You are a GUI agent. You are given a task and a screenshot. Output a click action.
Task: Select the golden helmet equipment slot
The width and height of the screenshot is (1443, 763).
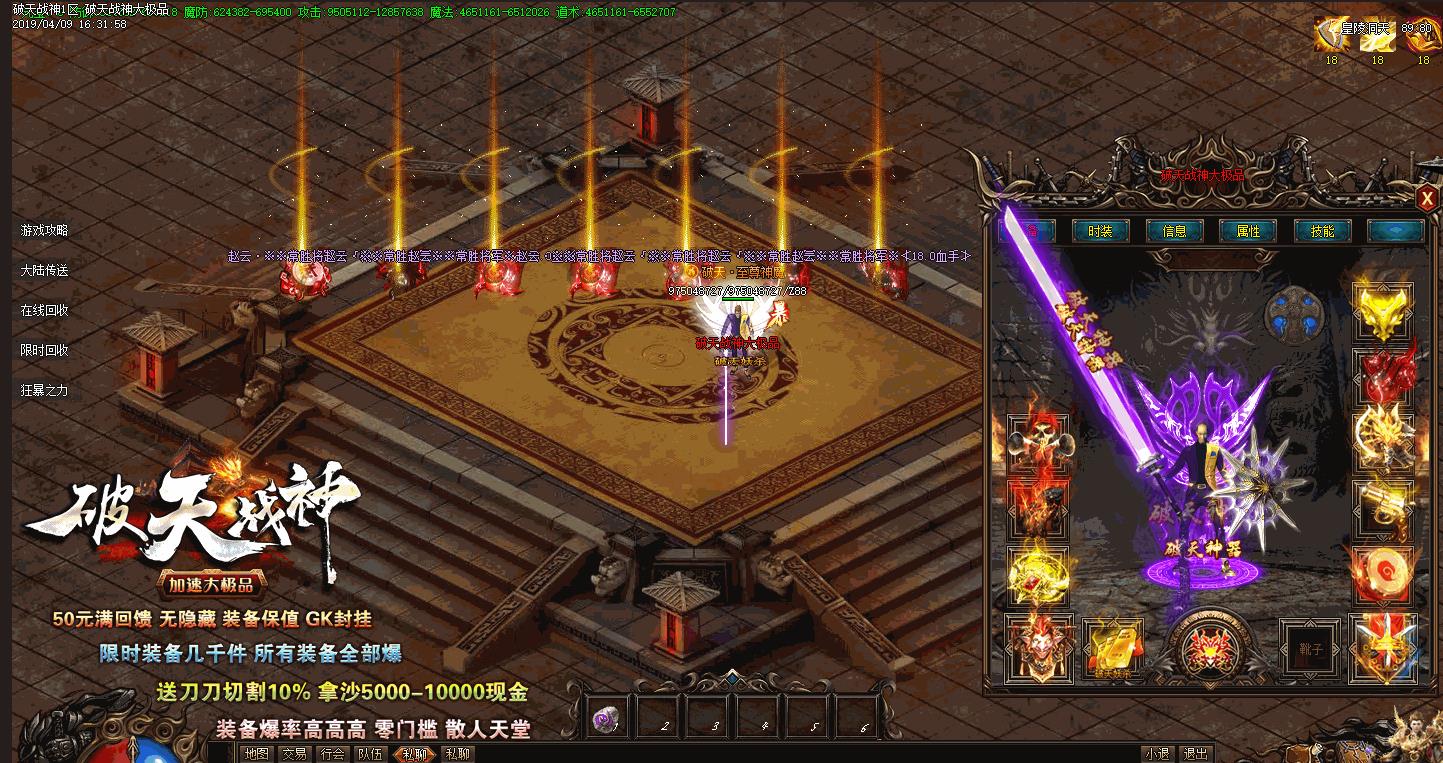point(1383,312)
